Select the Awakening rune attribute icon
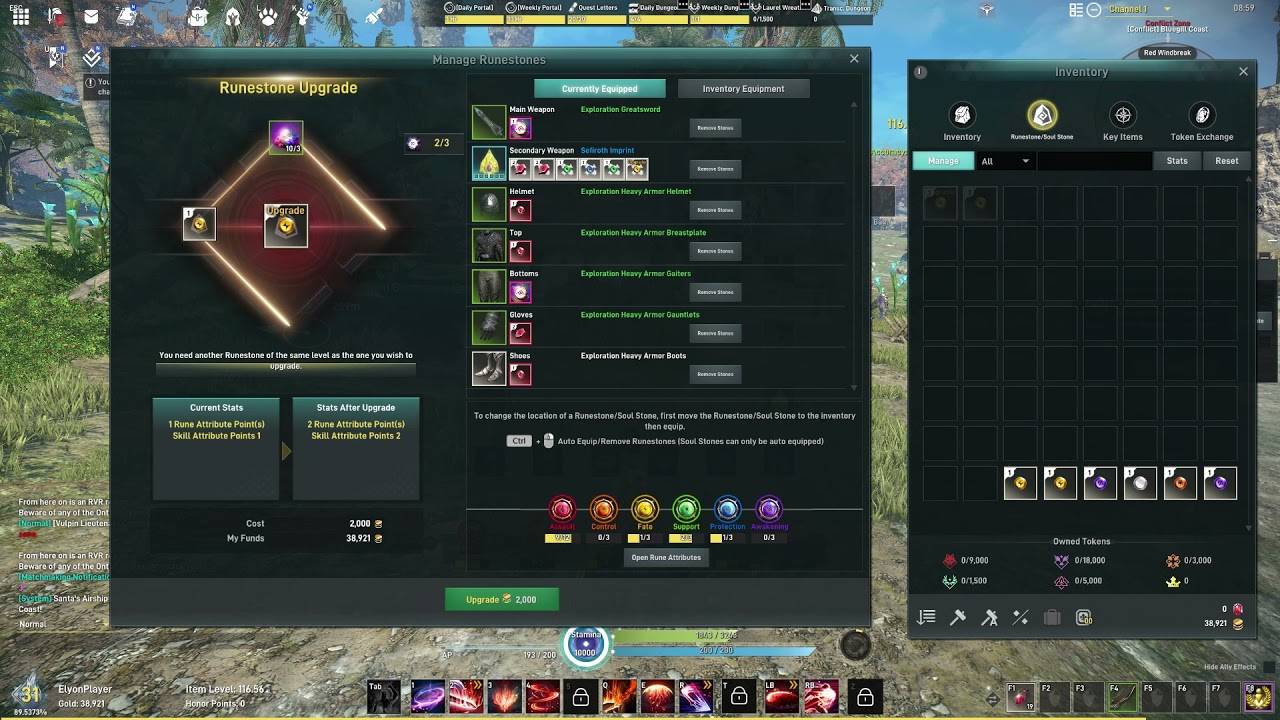 (769, 510)
